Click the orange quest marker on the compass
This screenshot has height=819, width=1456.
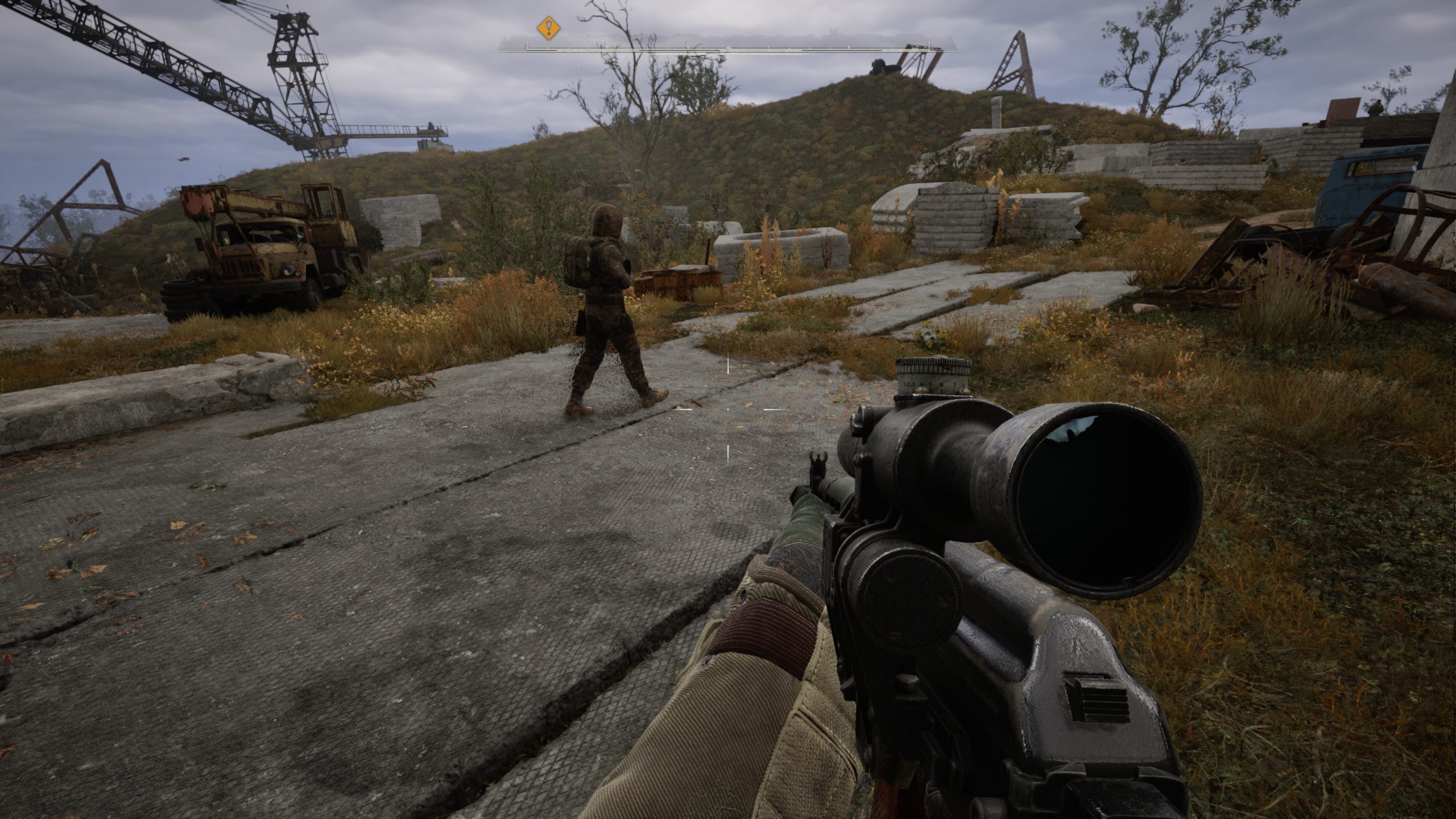548,27
